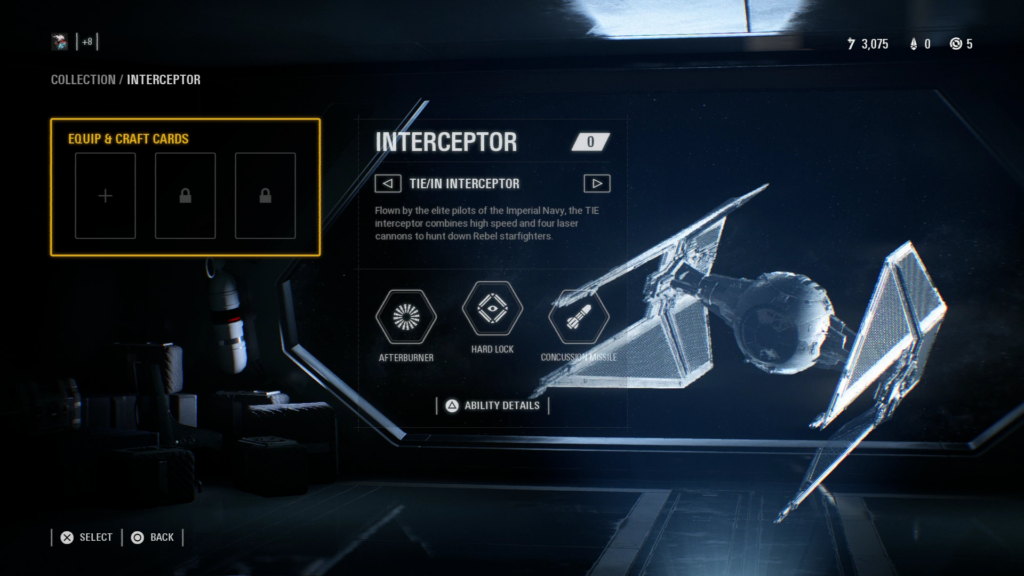Go back to the Collection page

(x=83, y=79)
